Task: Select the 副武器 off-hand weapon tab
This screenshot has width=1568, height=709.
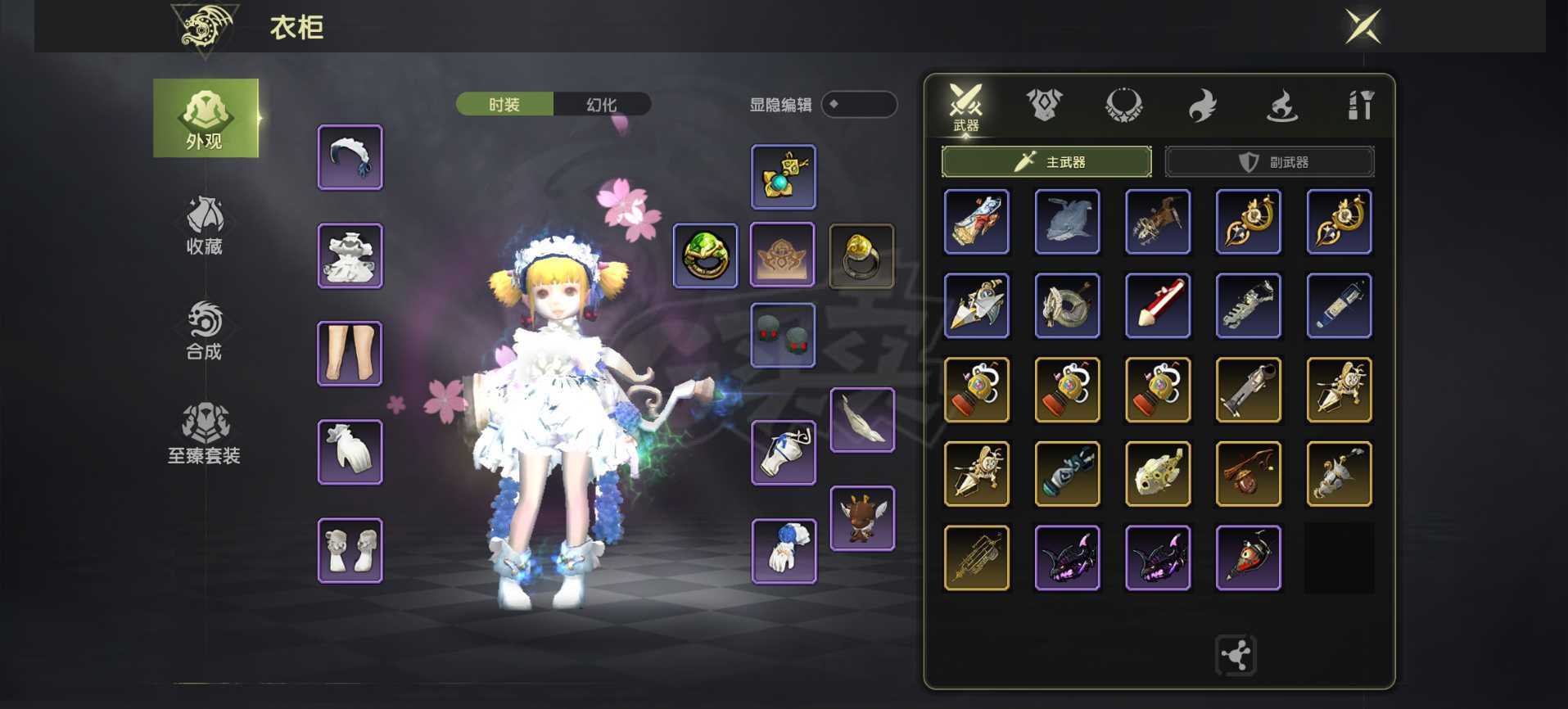Action: 1269,161
